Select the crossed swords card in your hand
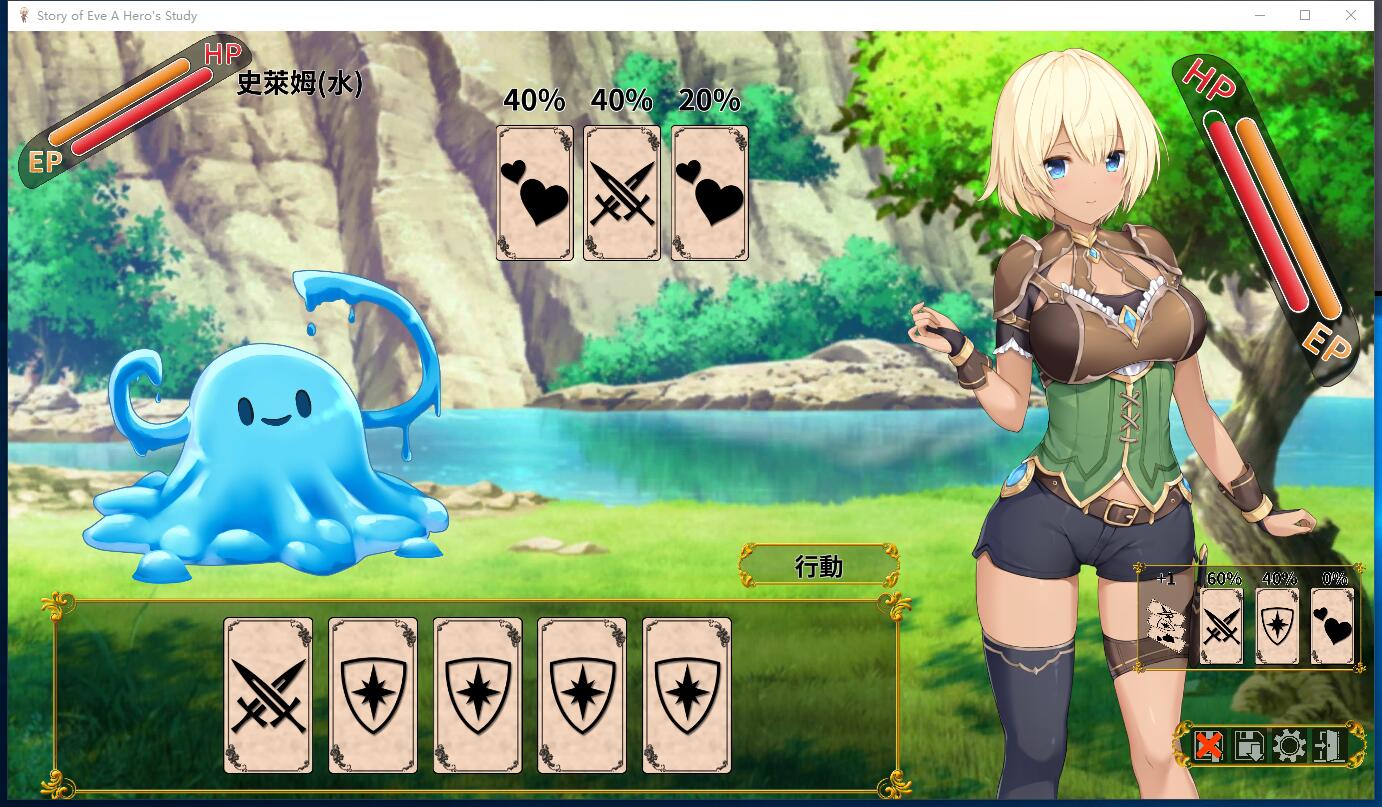Viewport: 1382px width, 807px height. tap(267, 695)
